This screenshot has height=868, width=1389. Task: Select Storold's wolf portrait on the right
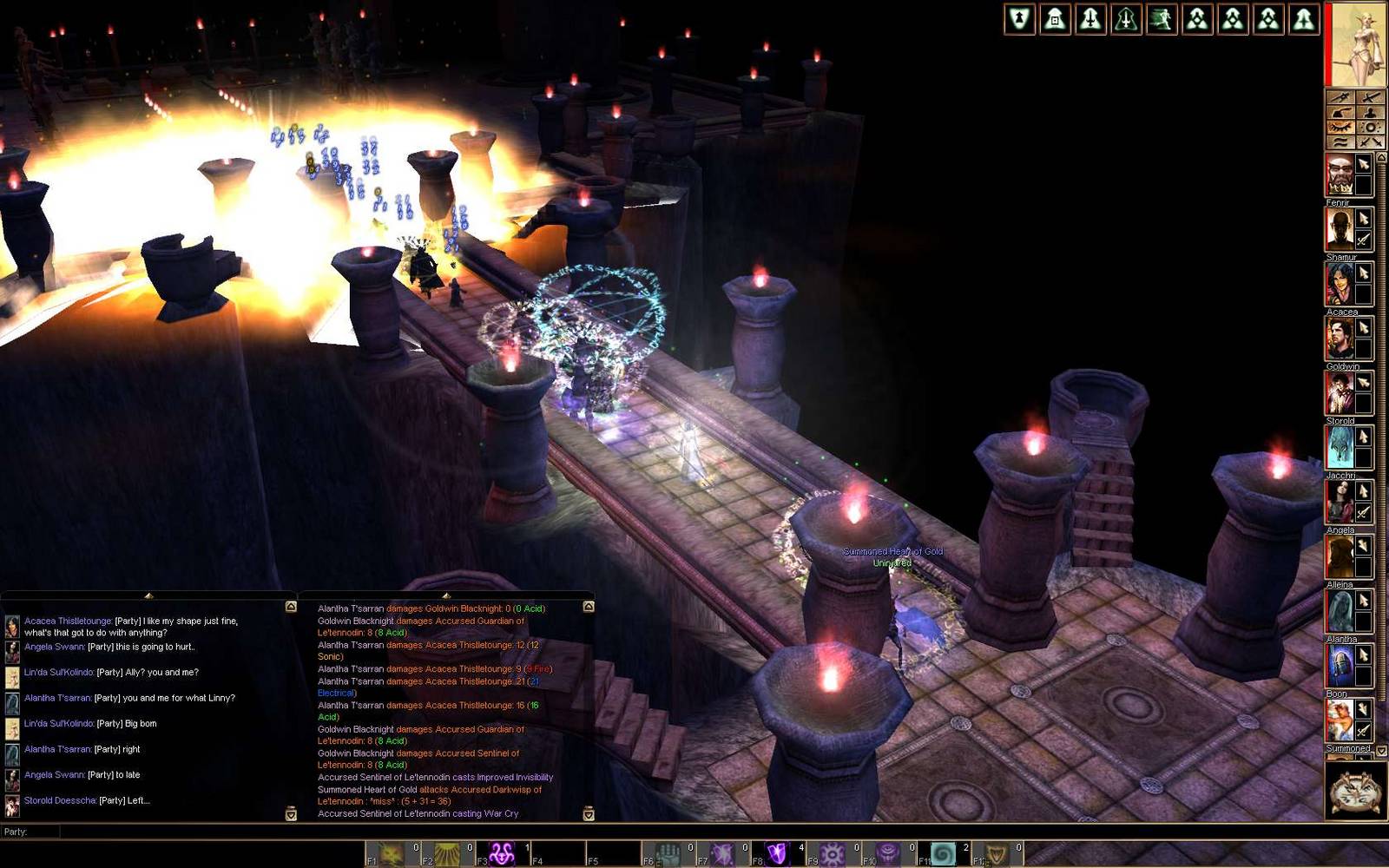coord(1340,447)
